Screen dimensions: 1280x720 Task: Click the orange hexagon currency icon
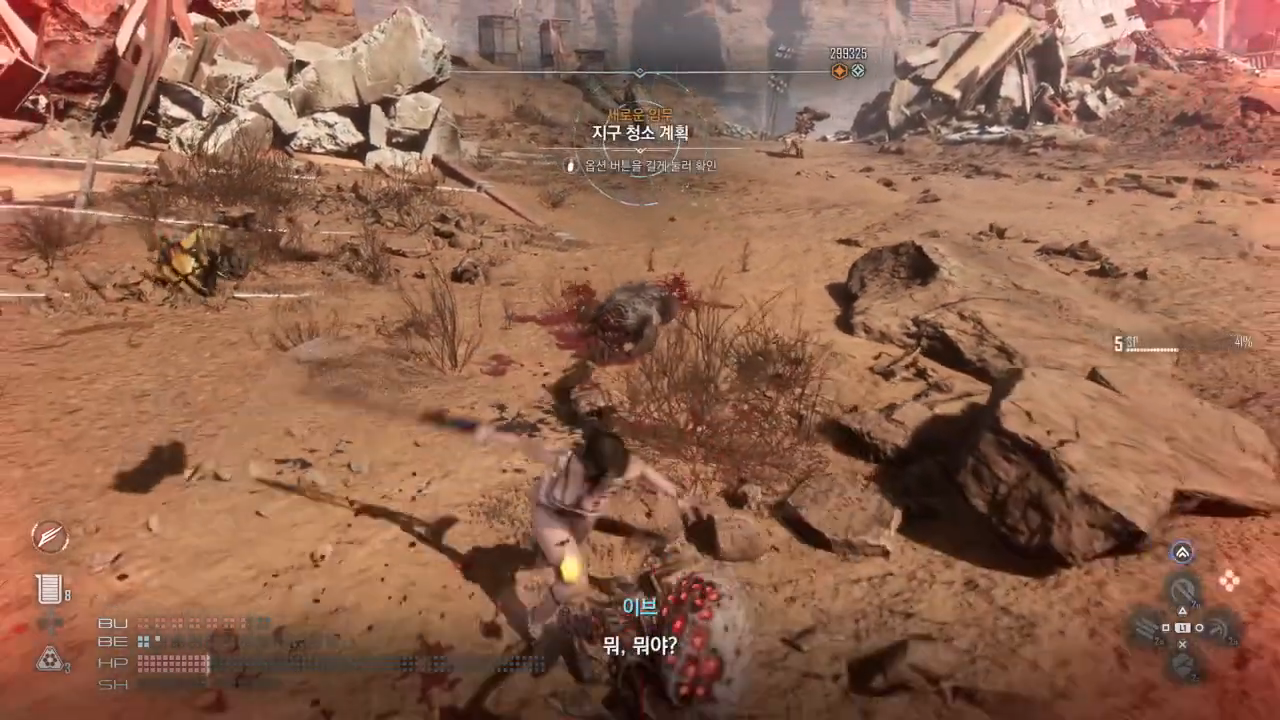840,71
